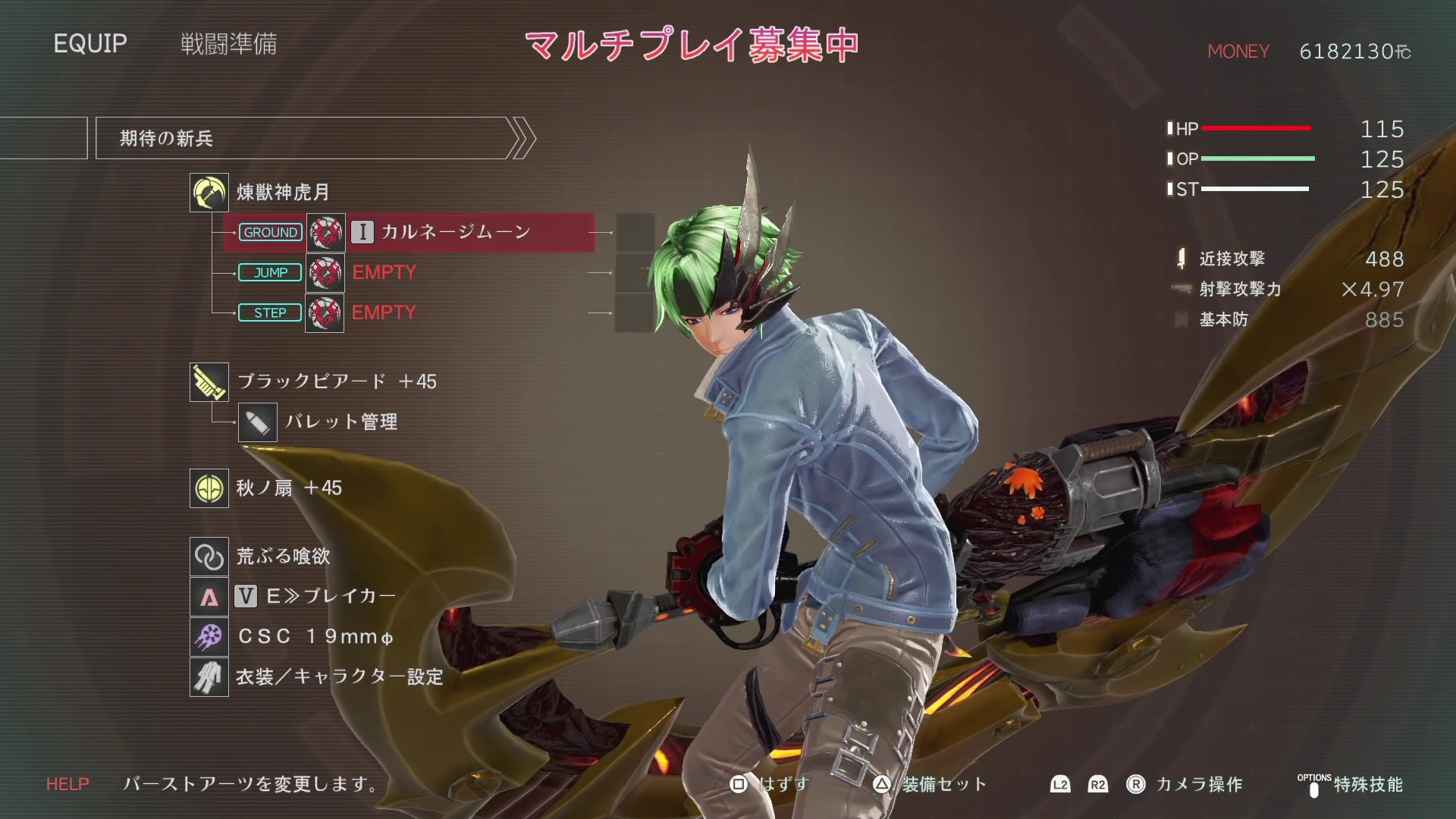Screen dimensions: 1456x819
Task: Open バレット管理 bullet management
Action: (x=341, y=422)
